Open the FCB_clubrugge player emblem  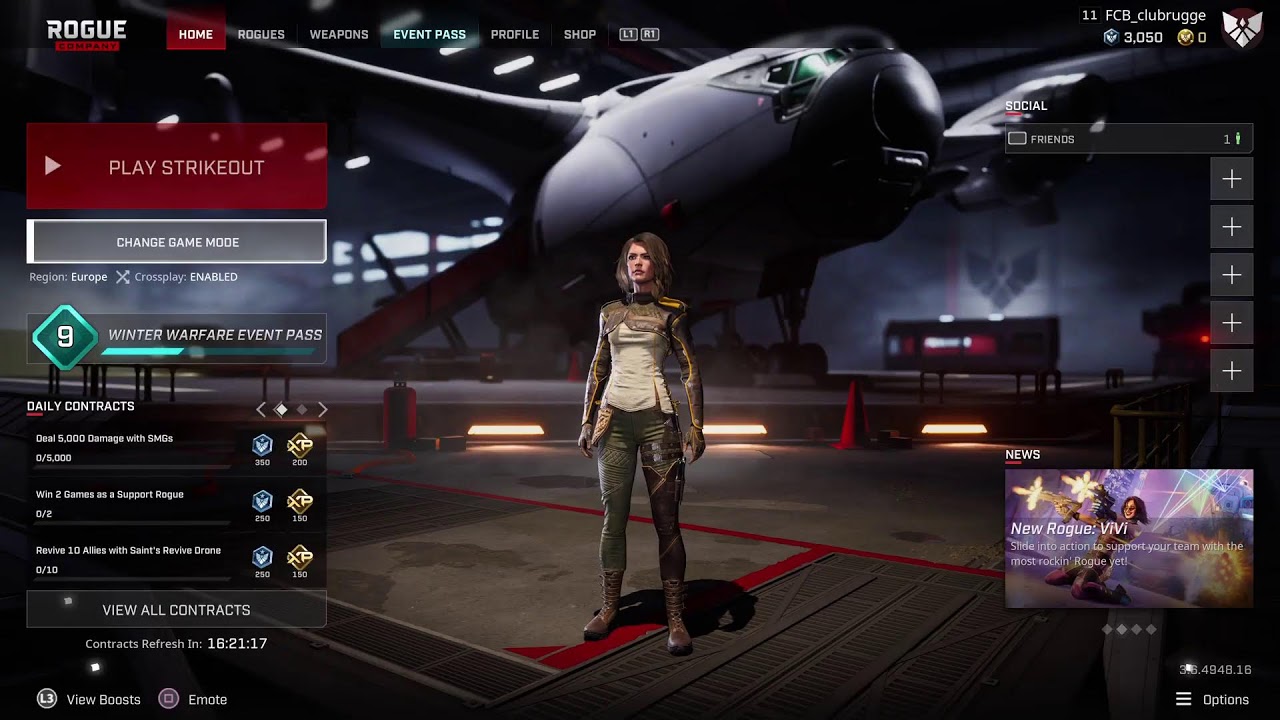click(1242, 29)
